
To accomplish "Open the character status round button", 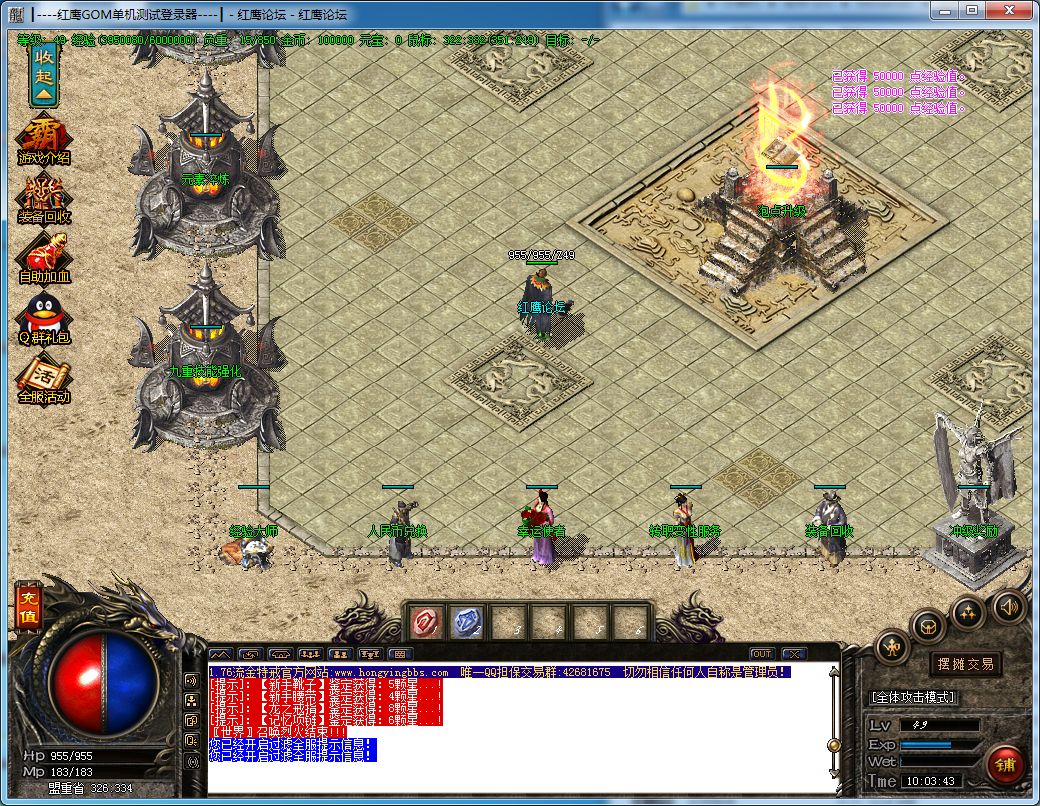I will coord(892,648).
